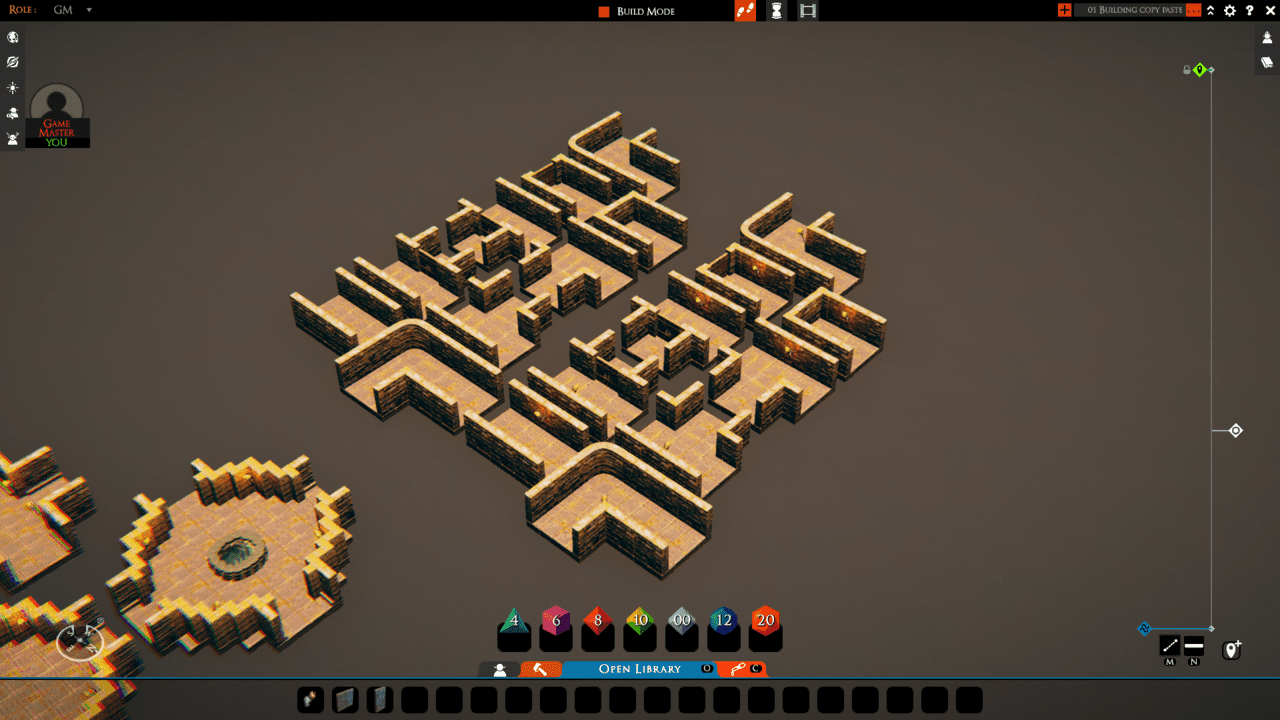This screenshot has width=1280, height=720.
Task: Click the hourglass icon in top bar
Action: [776, 11]
